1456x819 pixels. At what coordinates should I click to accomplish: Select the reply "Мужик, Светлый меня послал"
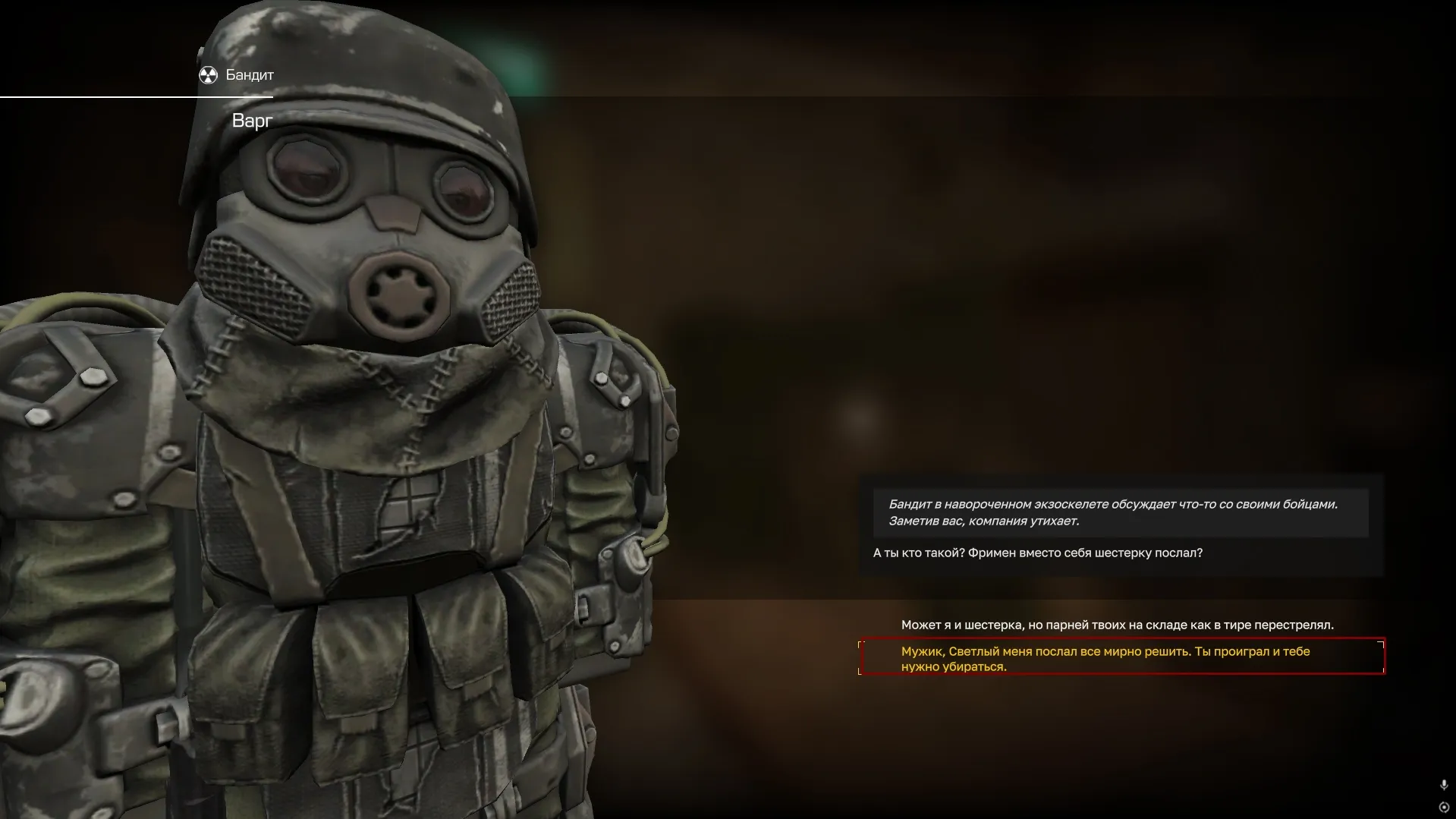pyautogui.click(x=1105, y=658)
